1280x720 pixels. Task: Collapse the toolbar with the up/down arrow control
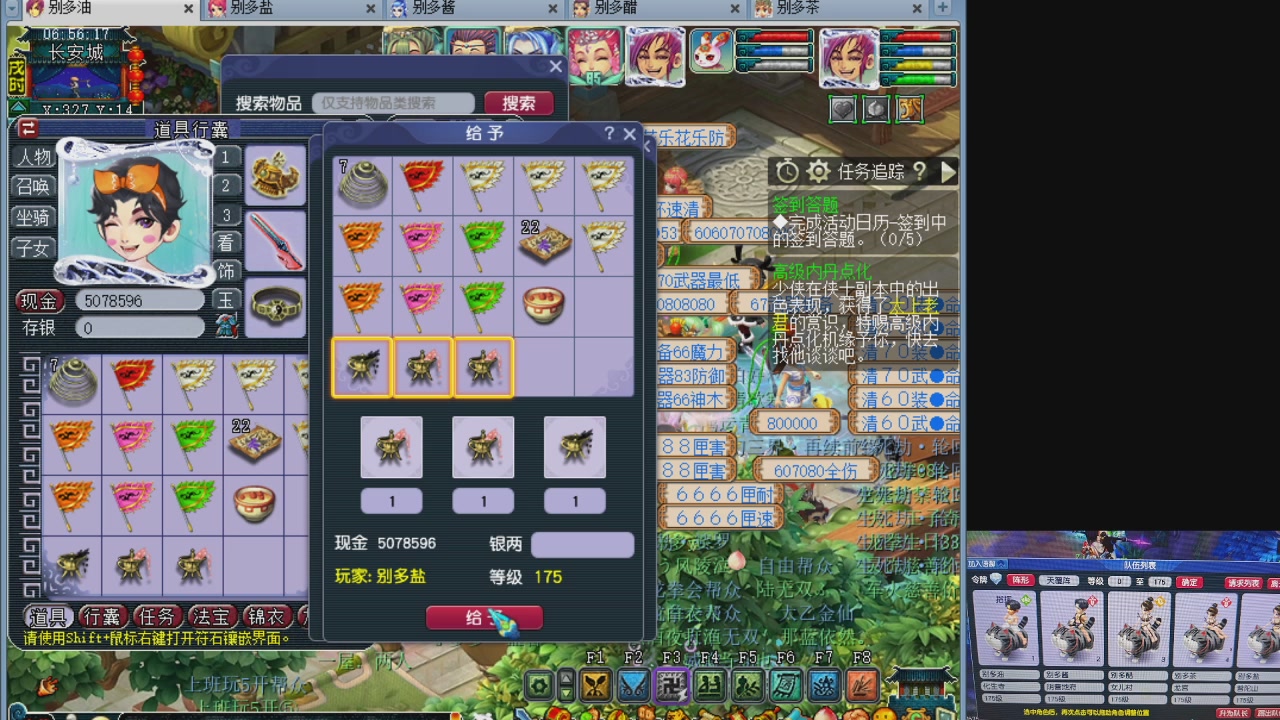click(566, 684)
